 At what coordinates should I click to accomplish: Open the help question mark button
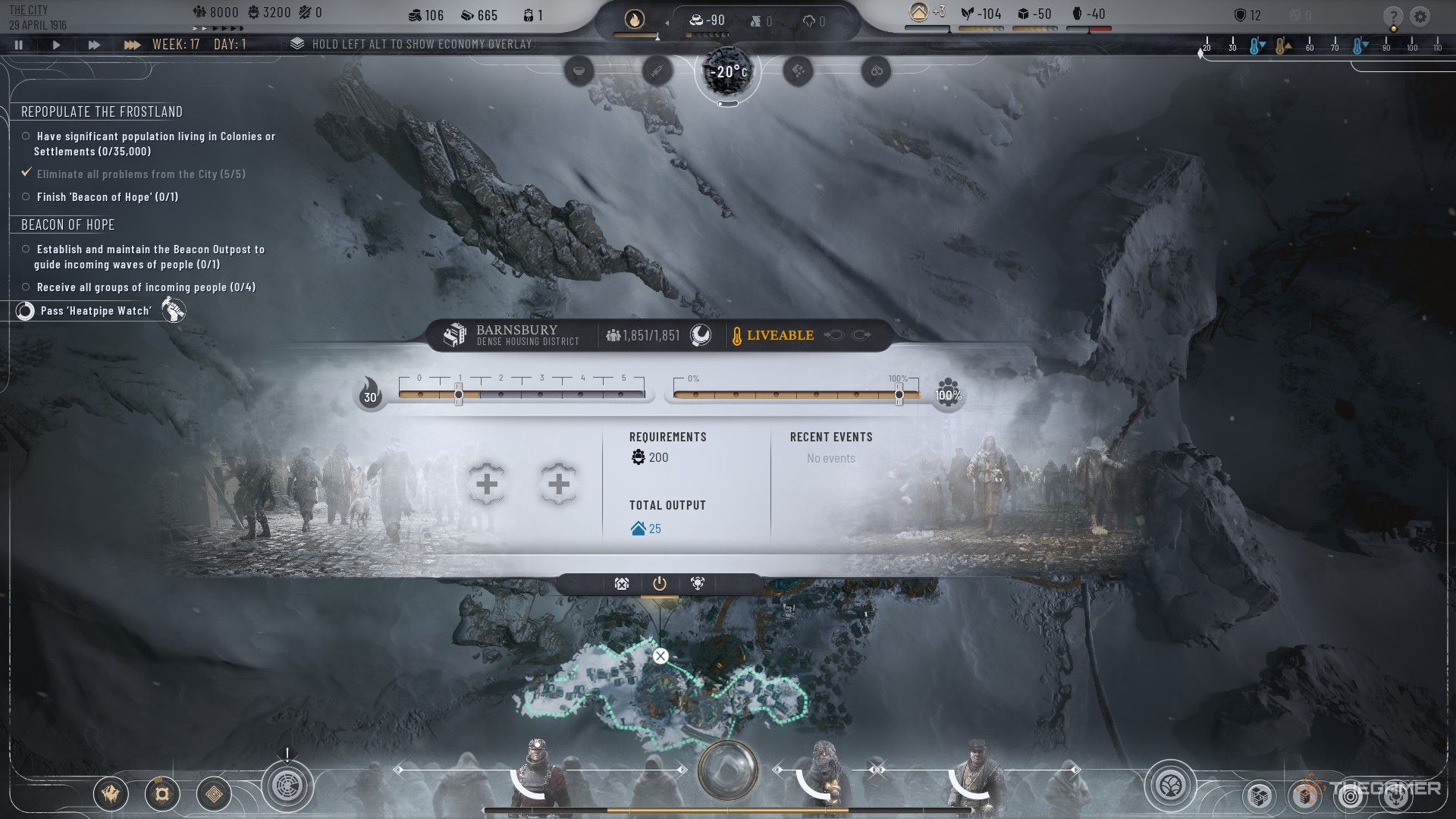[x=1392, y=17]
